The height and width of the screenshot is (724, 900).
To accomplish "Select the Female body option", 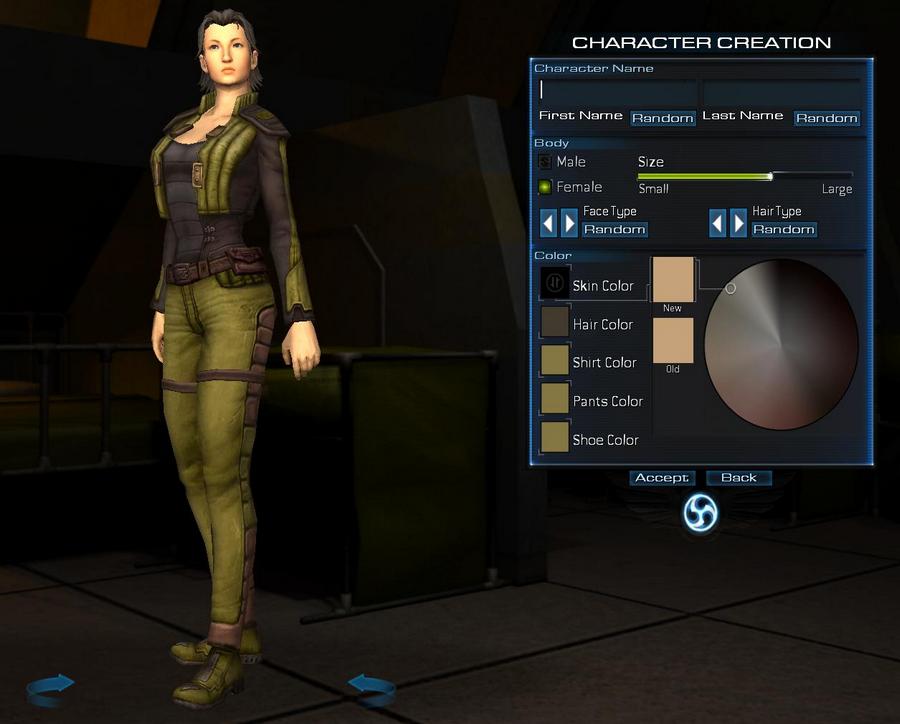I will point(545,187).
